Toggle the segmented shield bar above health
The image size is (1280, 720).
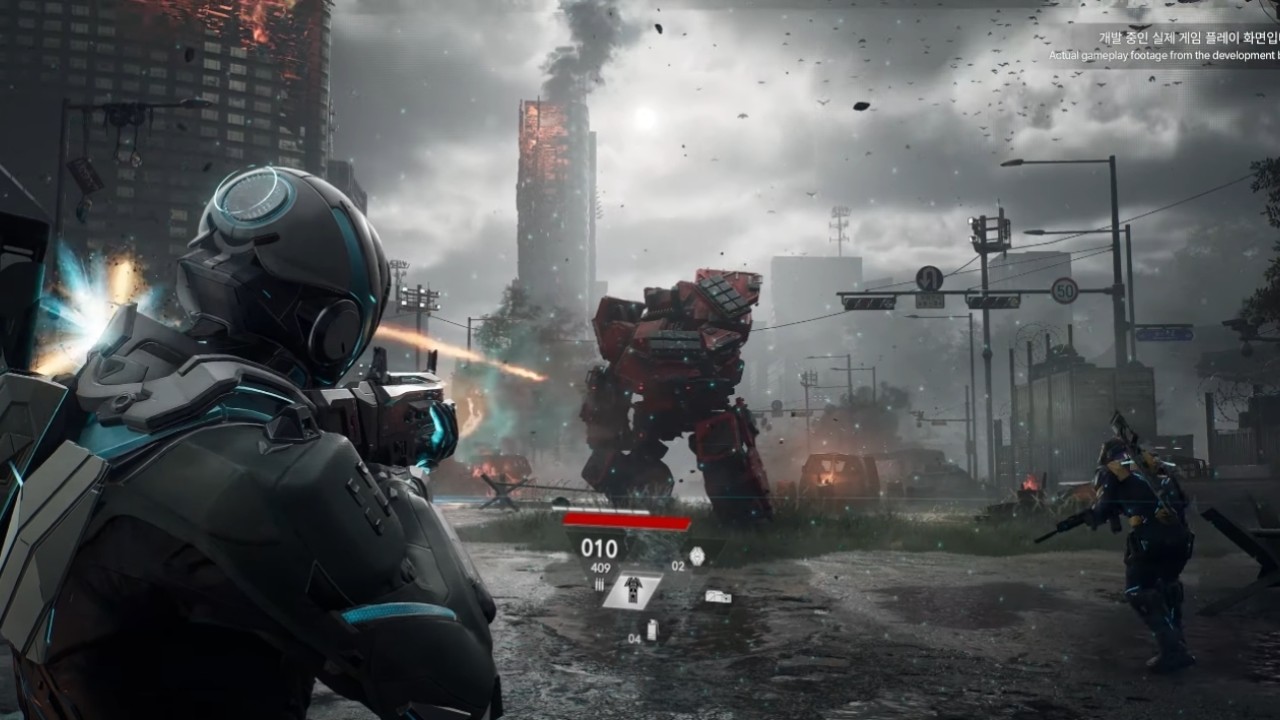click(x=600, y=509)
